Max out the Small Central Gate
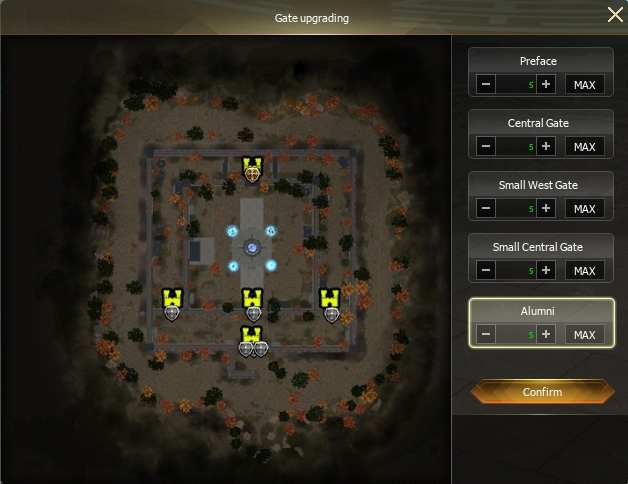Image resolution: width=628 pixels, height=484 pixels. [584, 271]
